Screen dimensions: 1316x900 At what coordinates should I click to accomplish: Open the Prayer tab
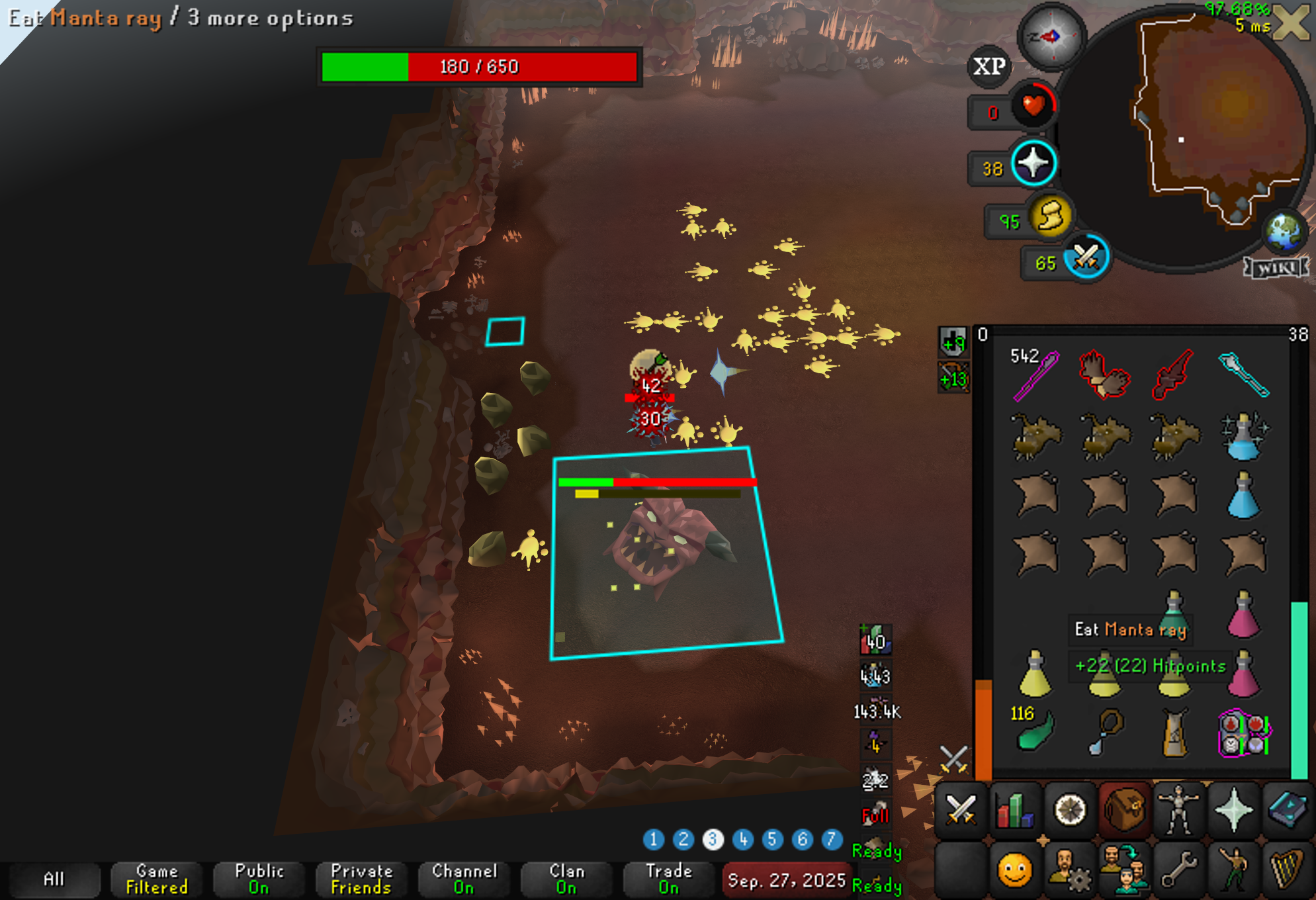coord(1233,810)
